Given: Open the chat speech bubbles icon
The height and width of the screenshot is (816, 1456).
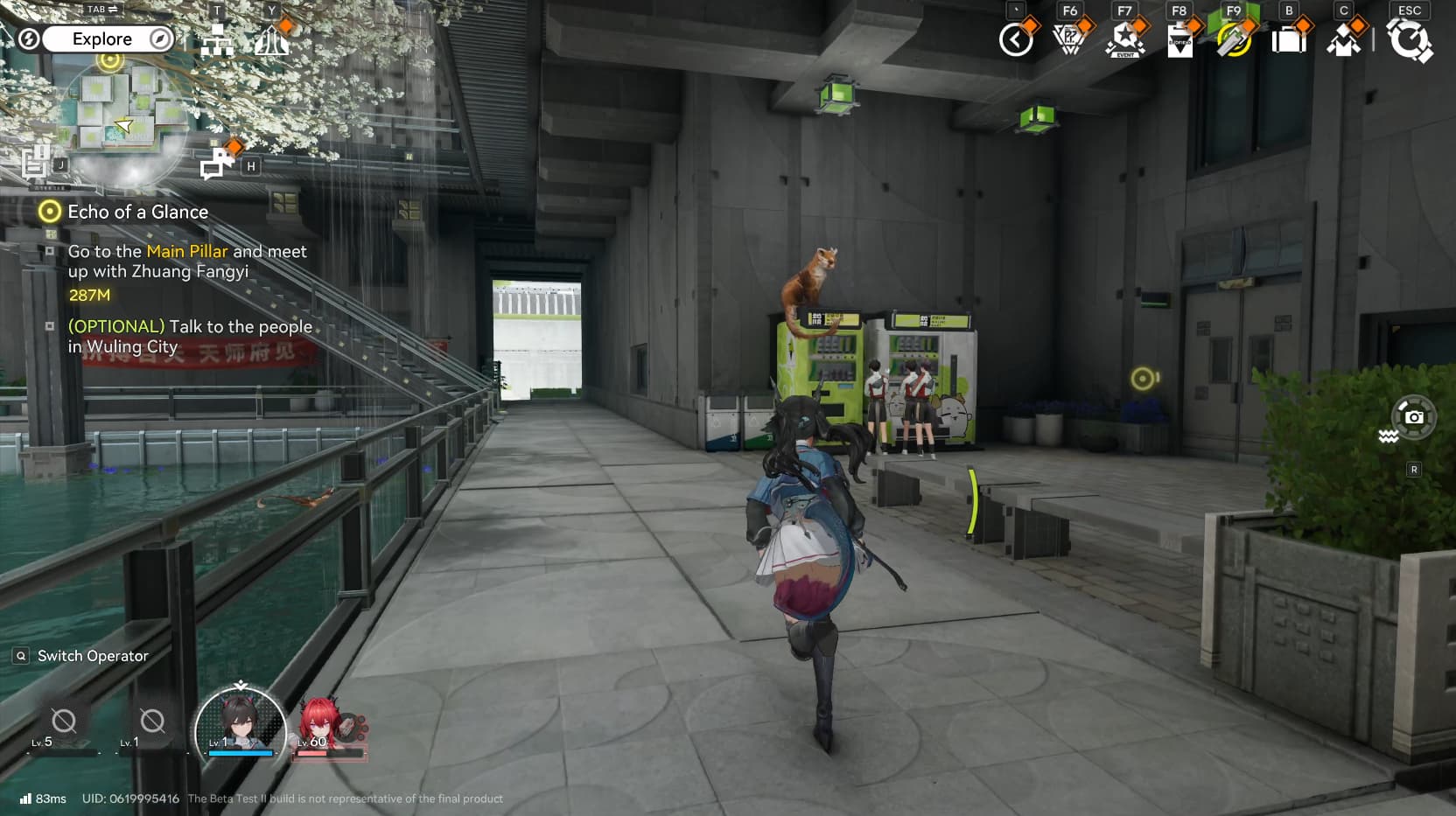Looking at the screenshot, I should click(217, 164).
